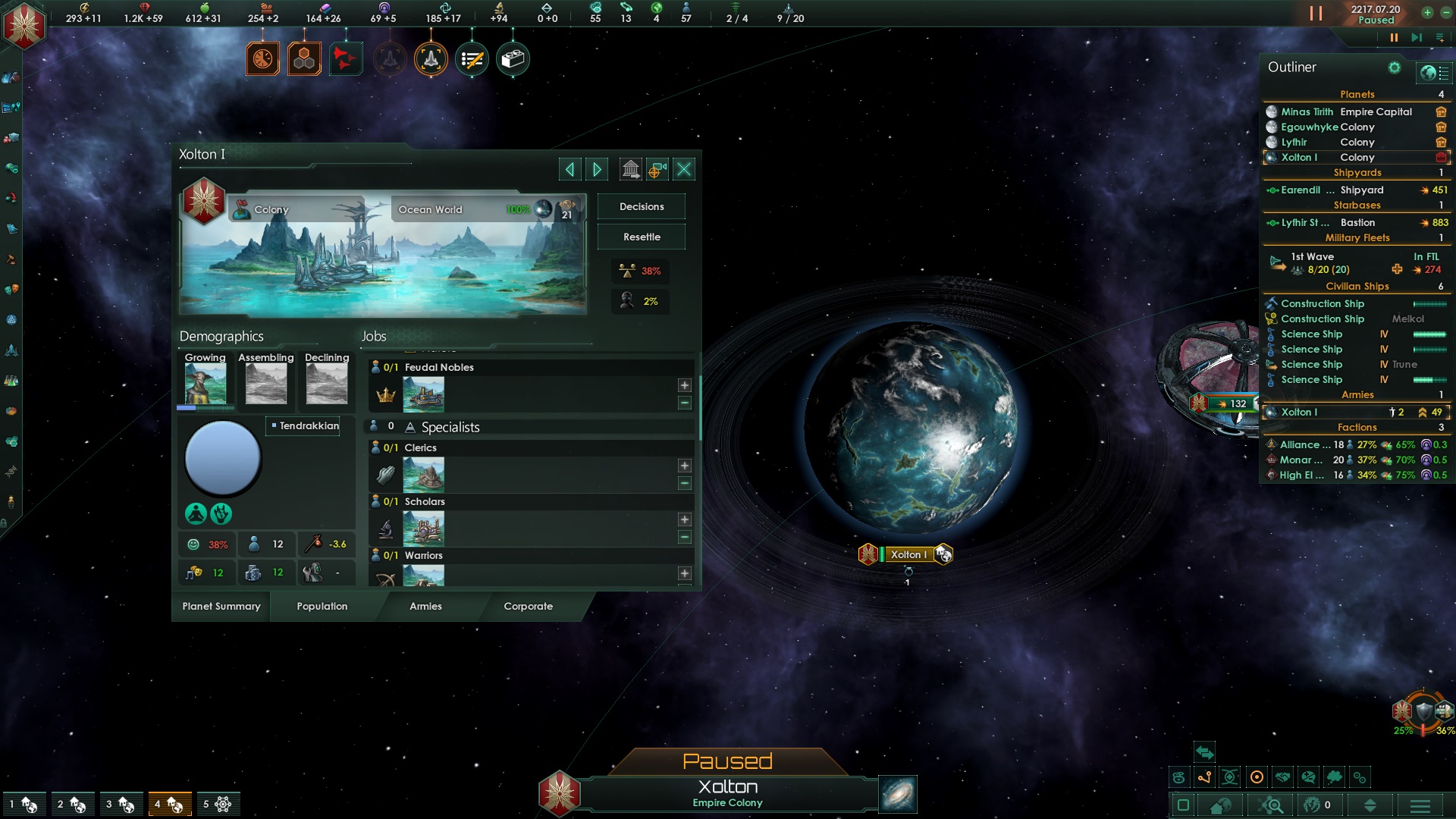Viewport: 1456px width, 819px height.
Task: Open the galaxy map view
Action: 898,794
